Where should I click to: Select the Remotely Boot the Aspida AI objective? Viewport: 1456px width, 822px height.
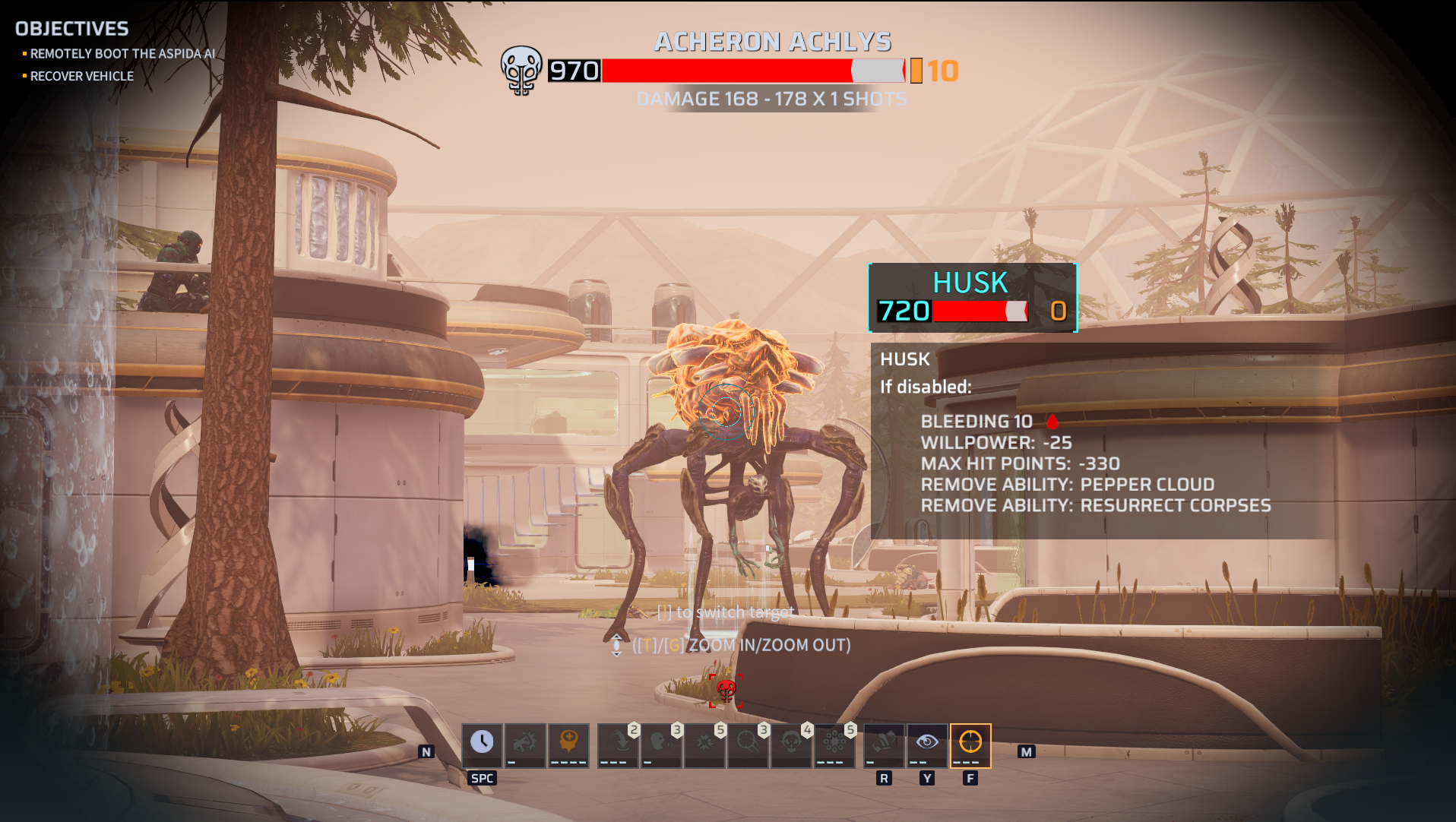coord(122,54)
